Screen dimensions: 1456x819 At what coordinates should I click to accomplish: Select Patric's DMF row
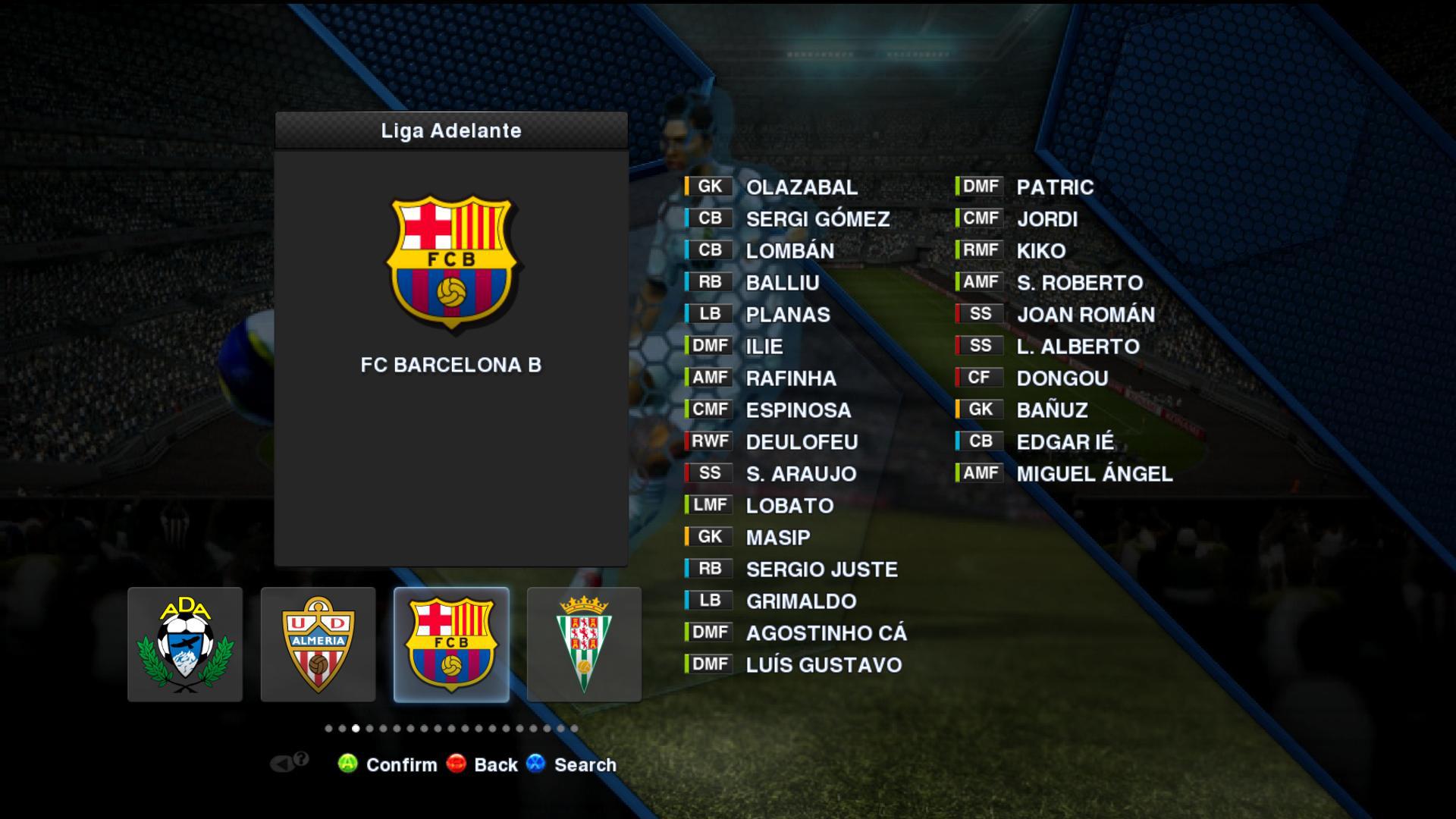point(1054,187)
